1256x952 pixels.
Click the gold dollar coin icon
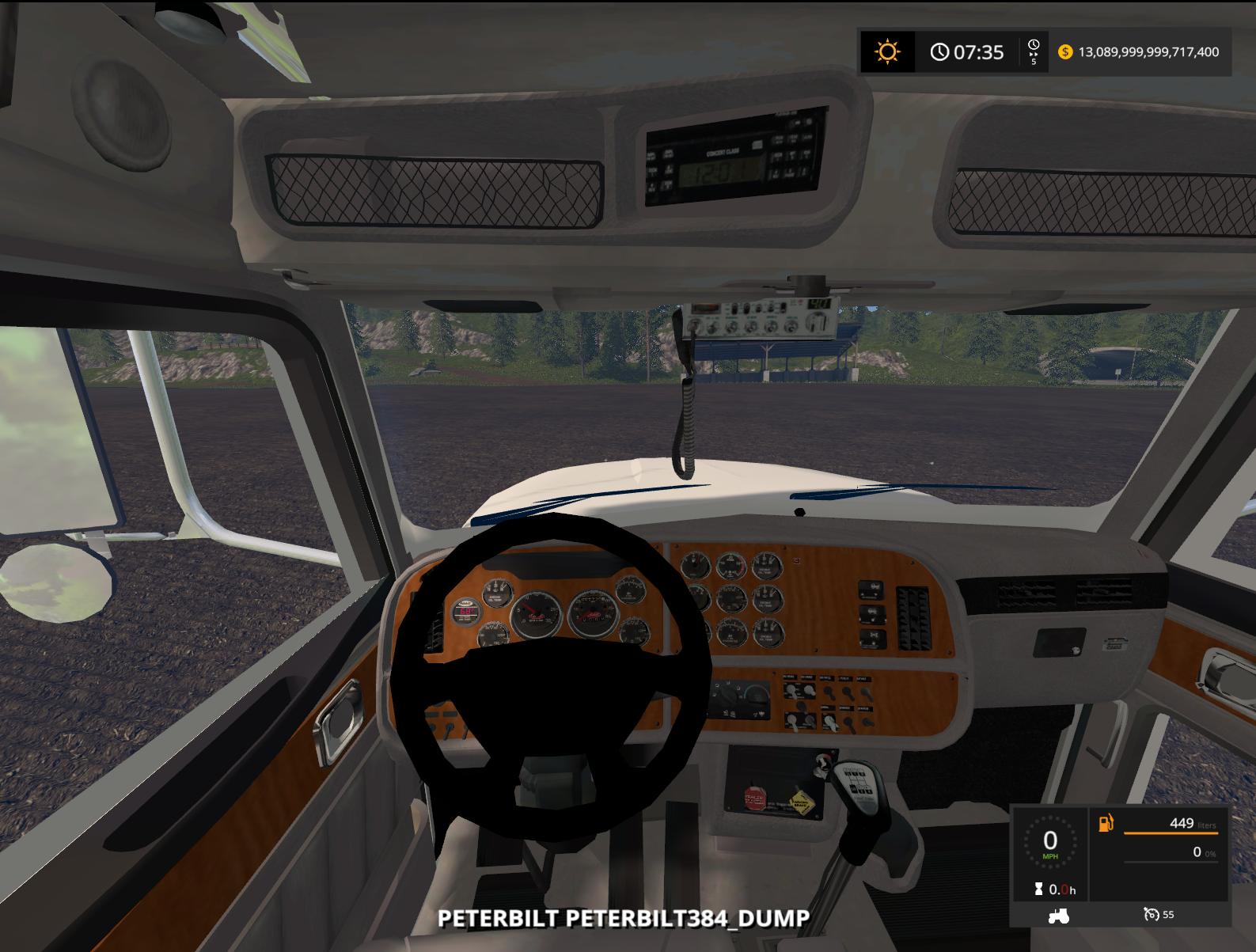click(x=1064, y=52)
